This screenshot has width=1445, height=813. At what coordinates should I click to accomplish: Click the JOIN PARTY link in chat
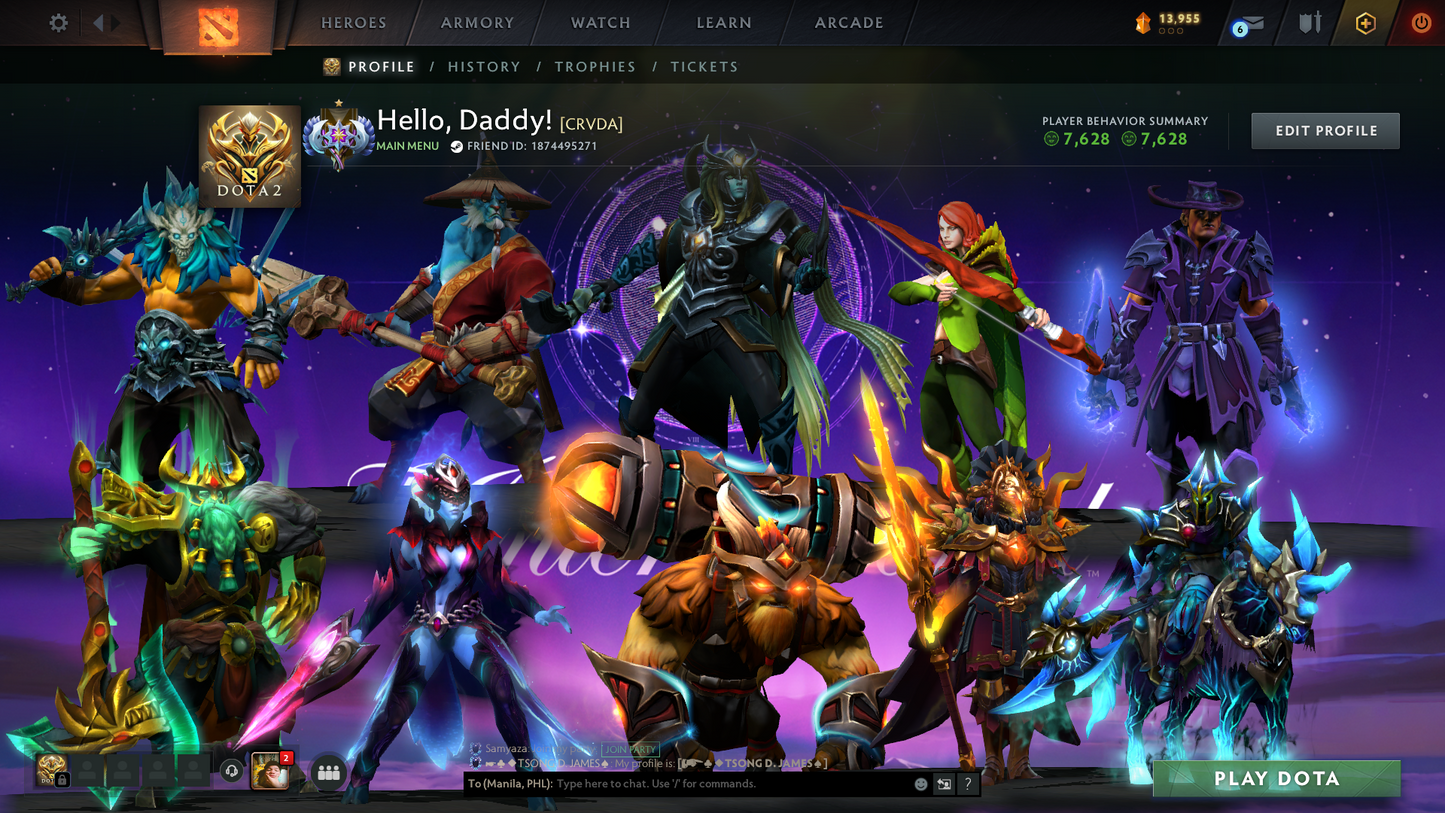(x=628, y=749)
